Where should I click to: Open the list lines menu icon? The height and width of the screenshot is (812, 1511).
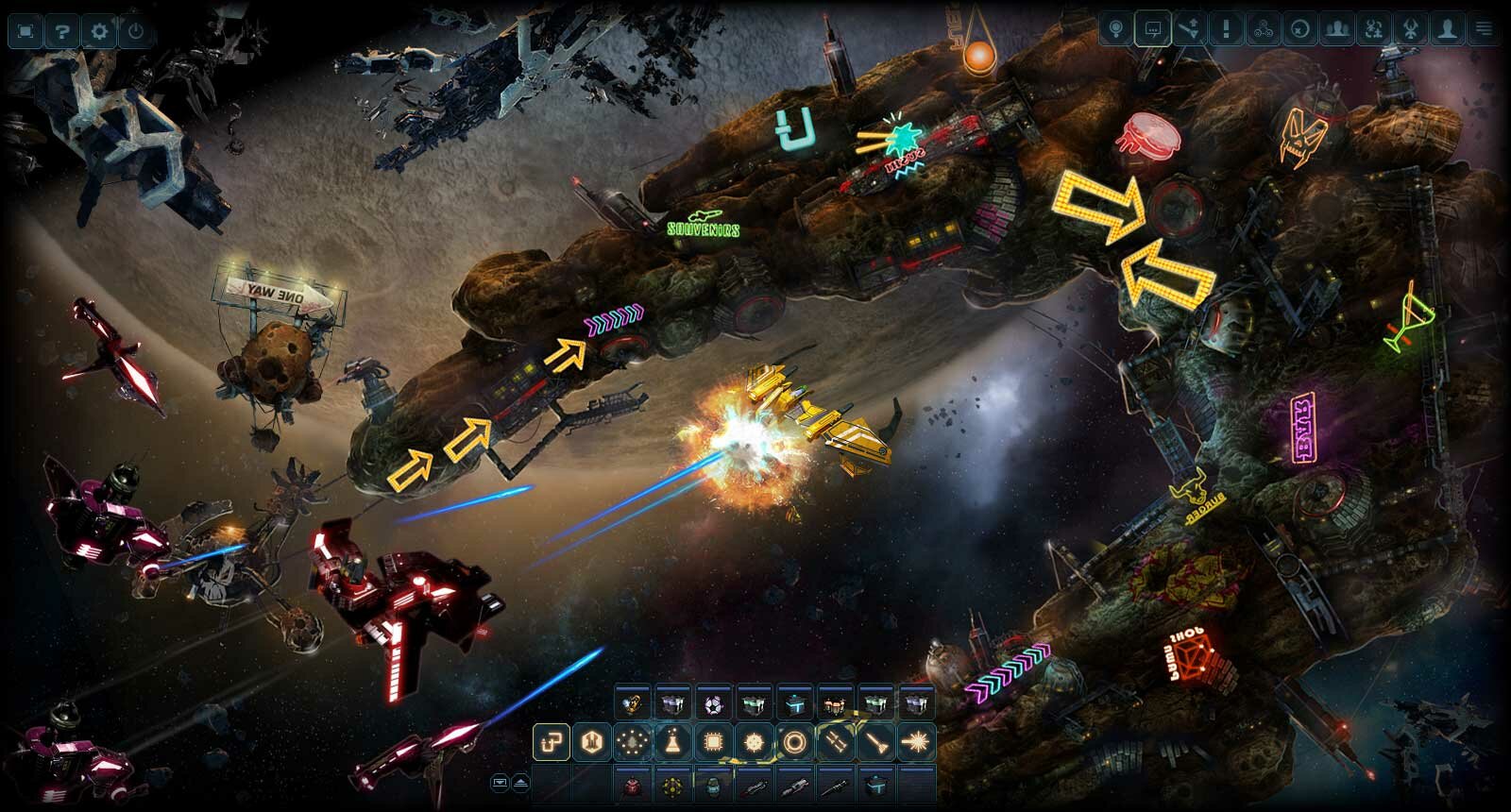tap(1485, 29)
